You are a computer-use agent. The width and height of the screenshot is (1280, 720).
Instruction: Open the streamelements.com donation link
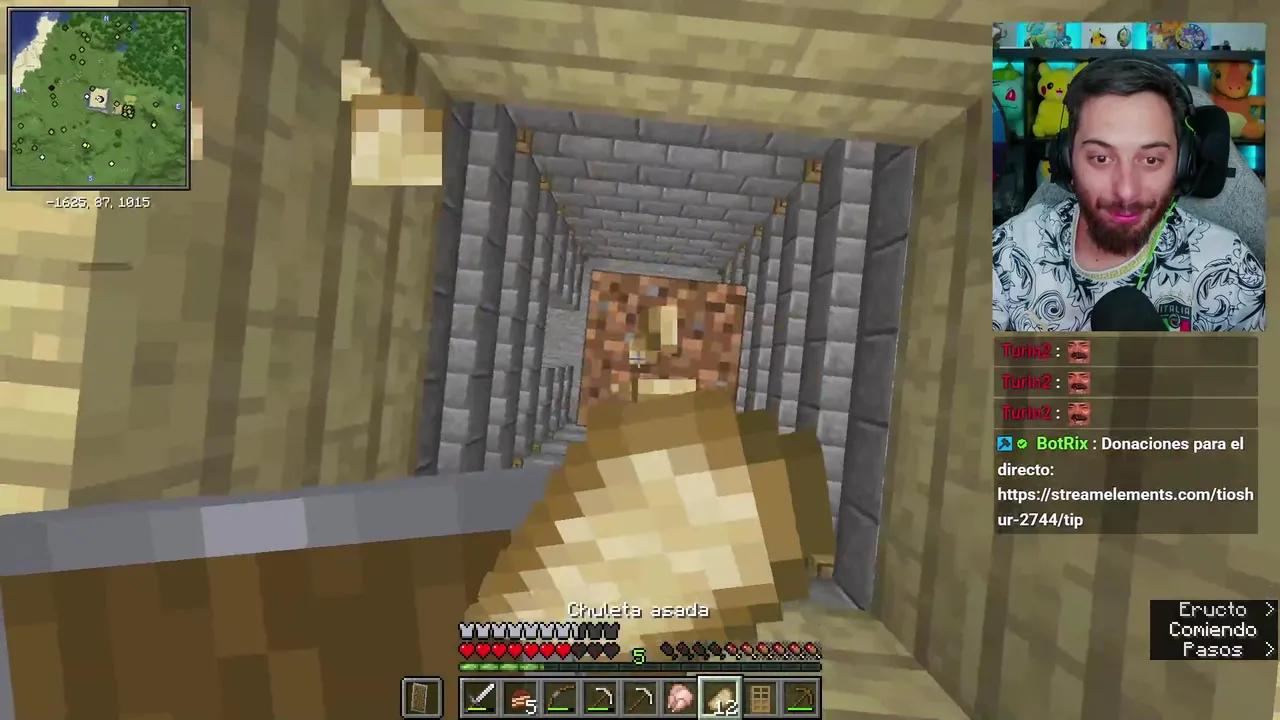1125,494
